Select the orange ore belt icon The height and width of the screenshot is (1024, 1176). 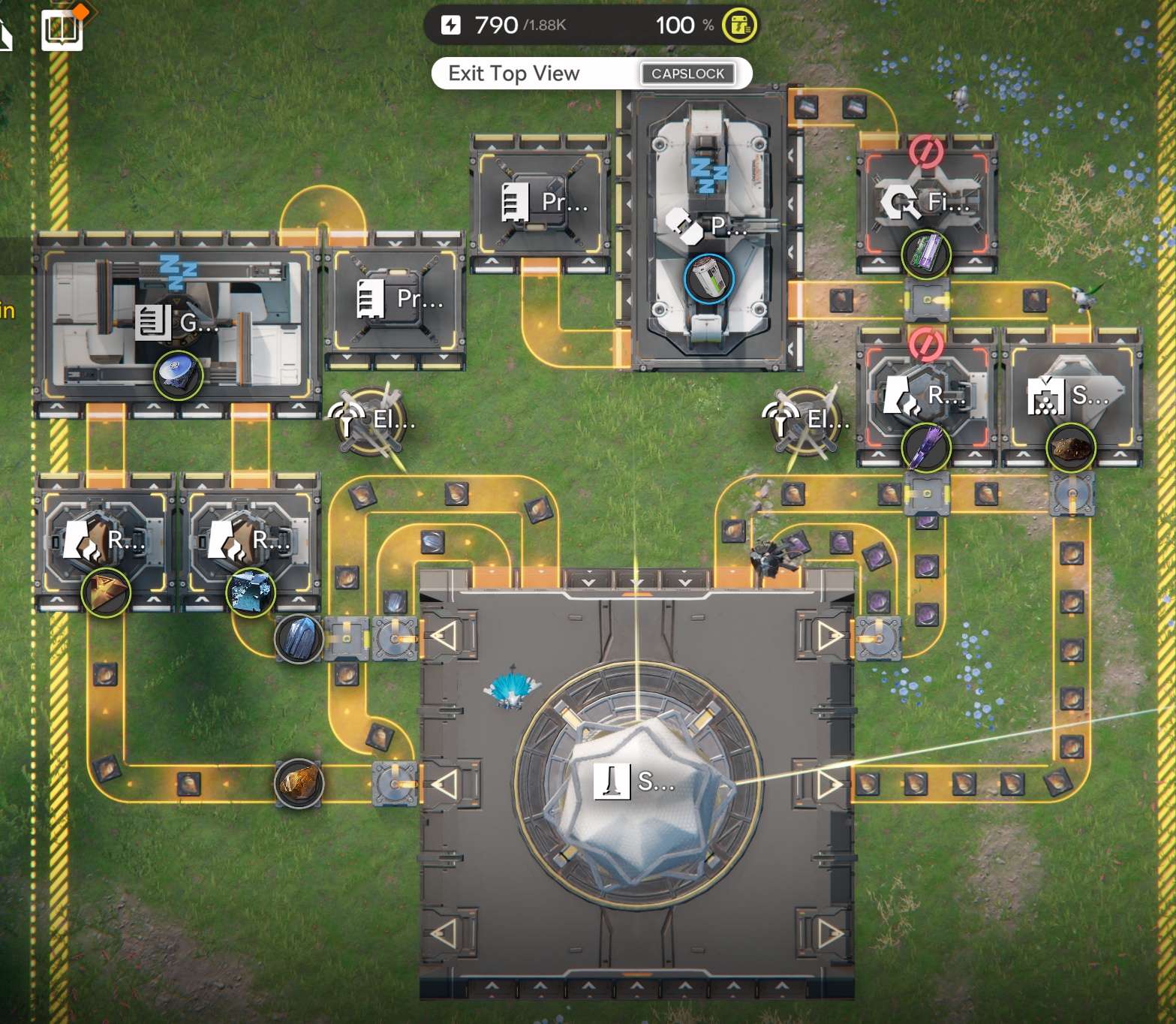click(299, 783)
